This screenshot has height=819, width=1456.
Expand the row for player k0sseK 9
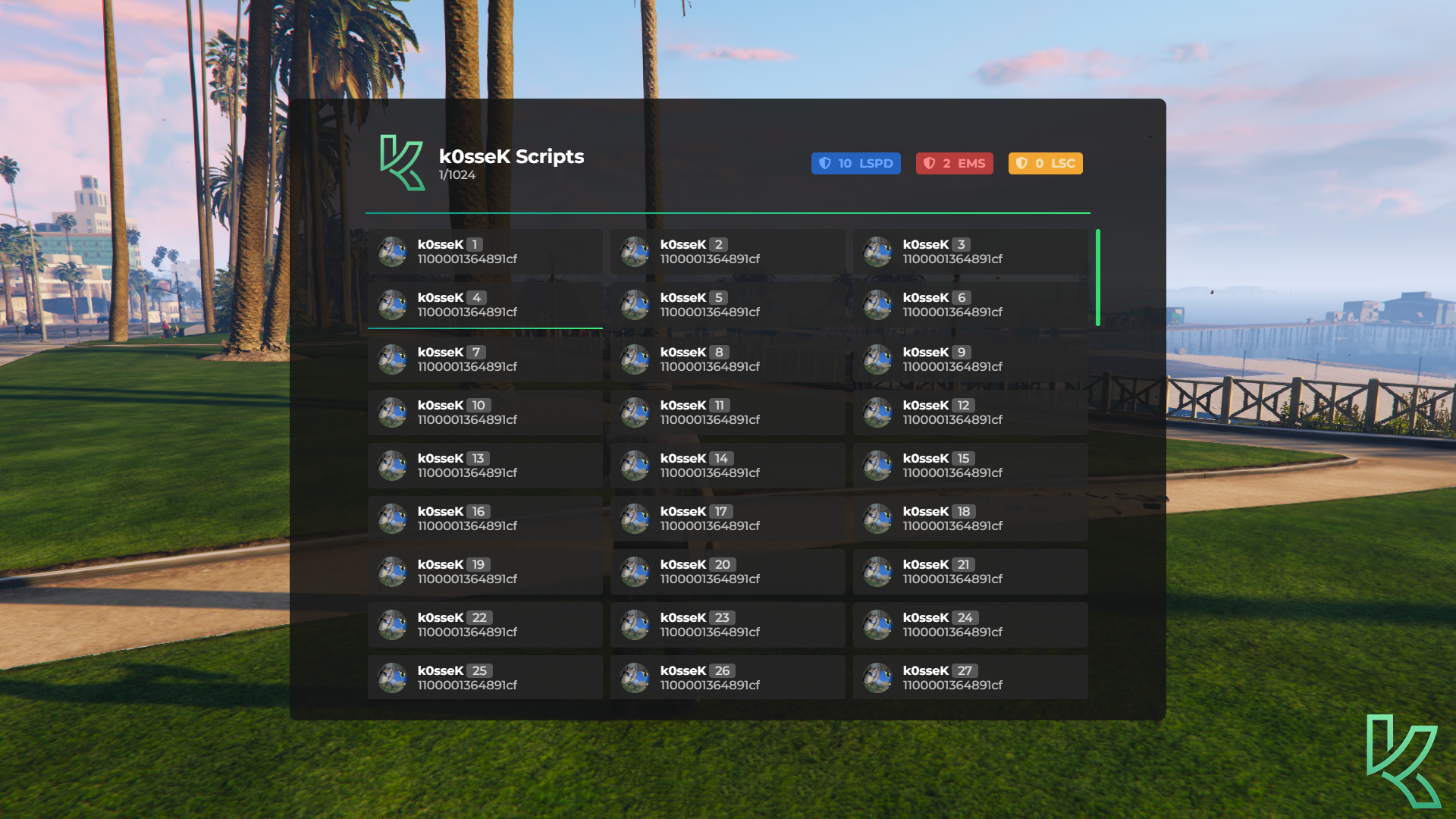coord(971,359)
